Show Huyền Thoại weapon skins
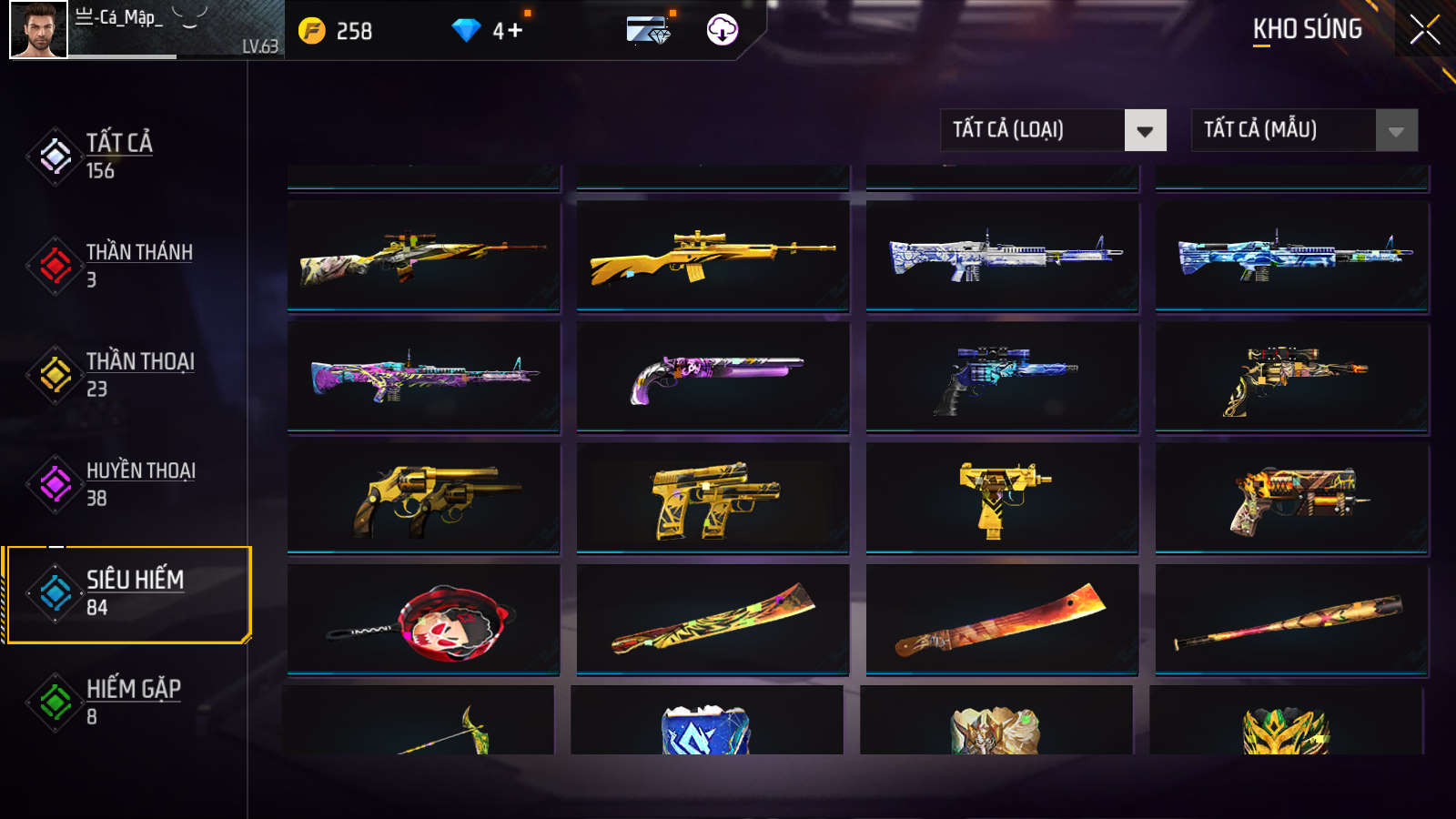Viewport: 1456px width, 819px height. (138, 483)
